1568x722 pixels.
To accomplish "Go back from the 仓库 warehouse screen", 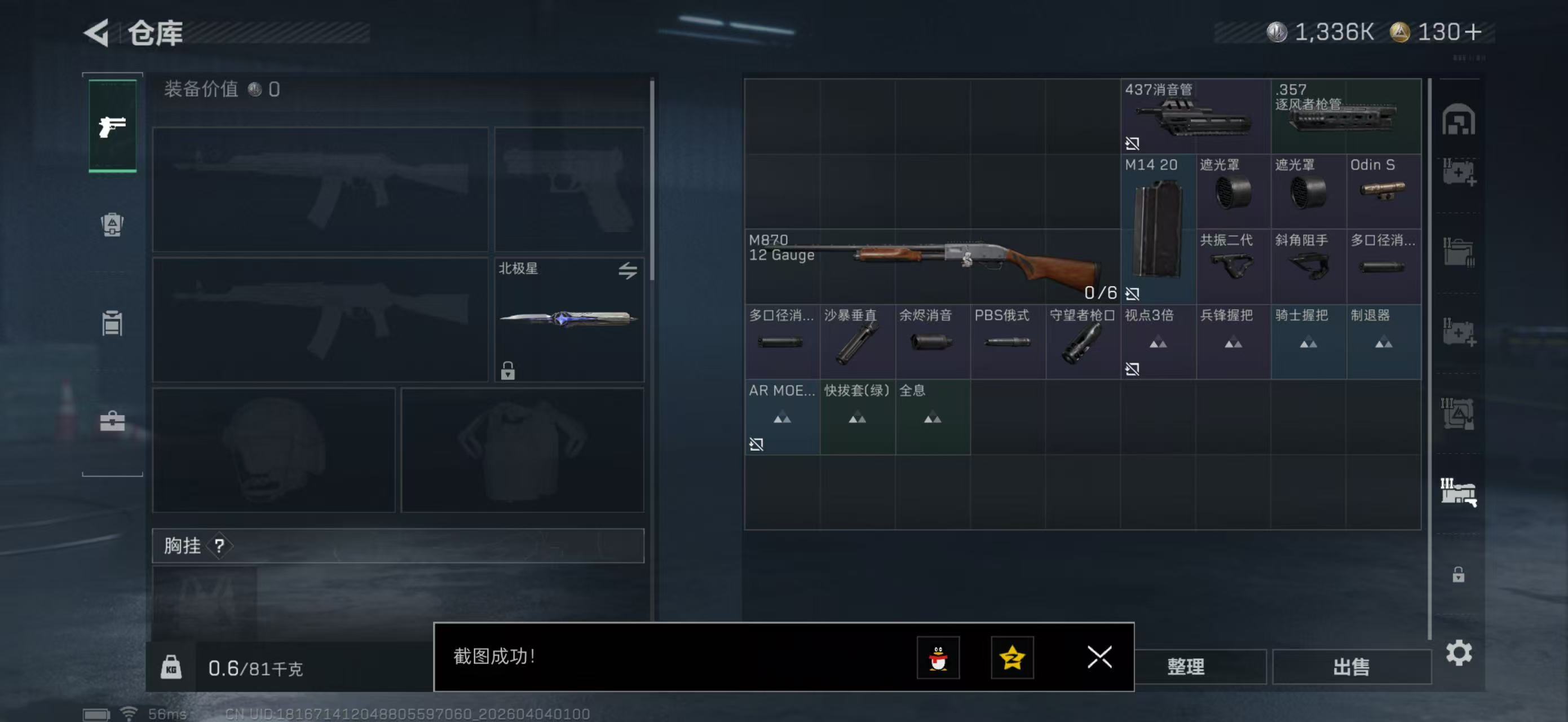I will coord(98,32).
